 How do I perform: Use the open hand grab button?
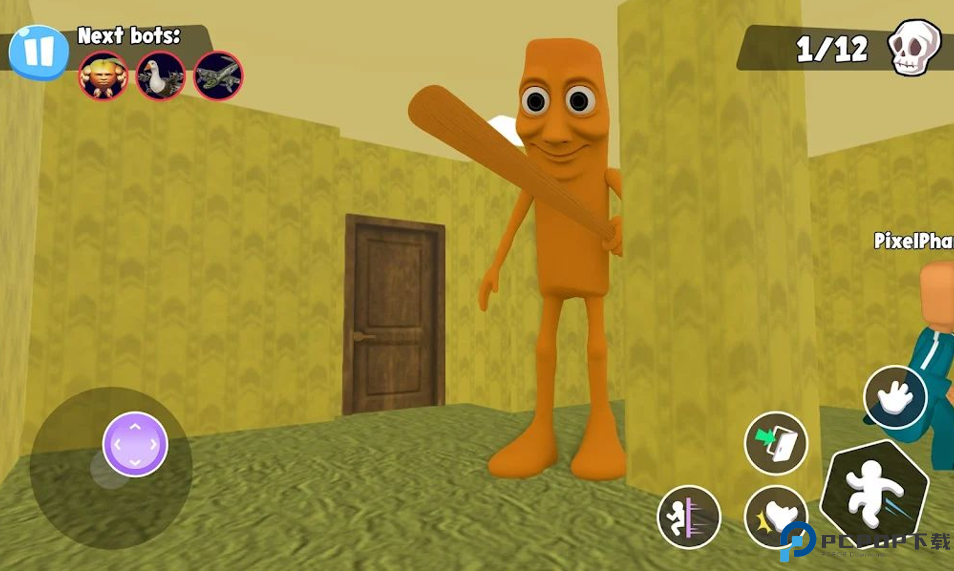pos(895,397)
